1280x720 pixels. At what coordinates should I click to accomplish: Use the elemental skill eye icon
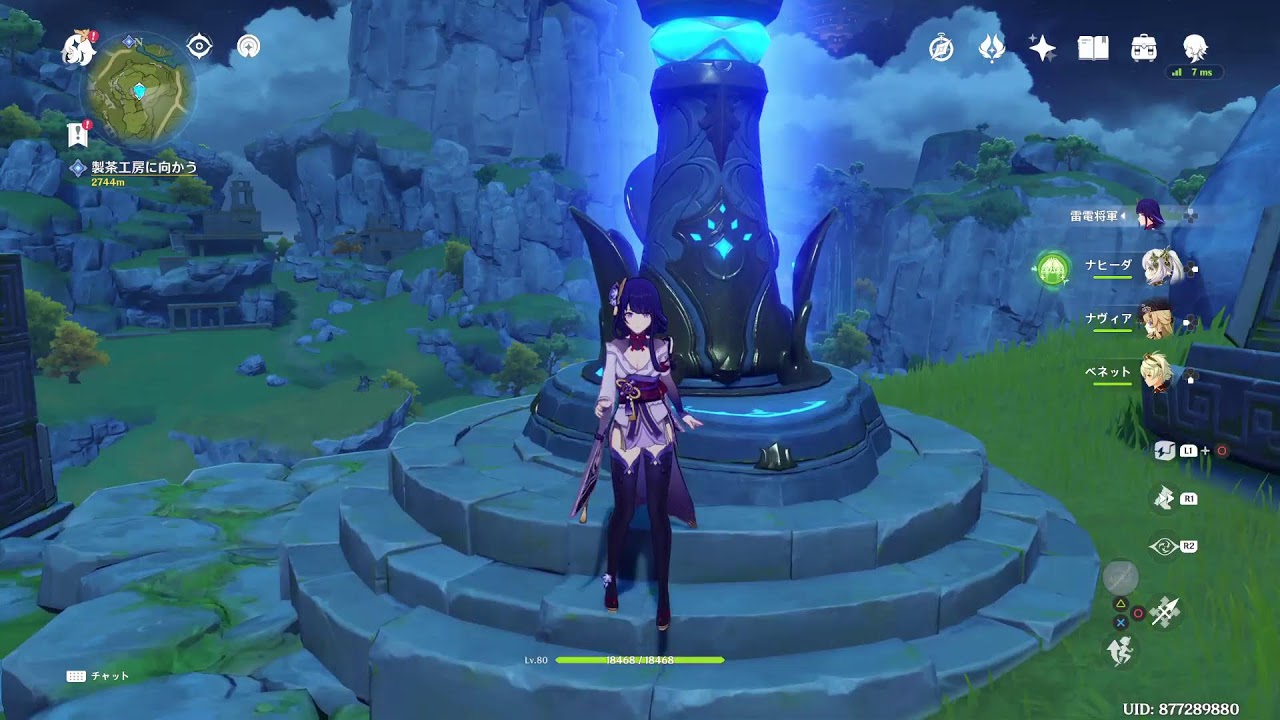click(x=1163, y=546)
